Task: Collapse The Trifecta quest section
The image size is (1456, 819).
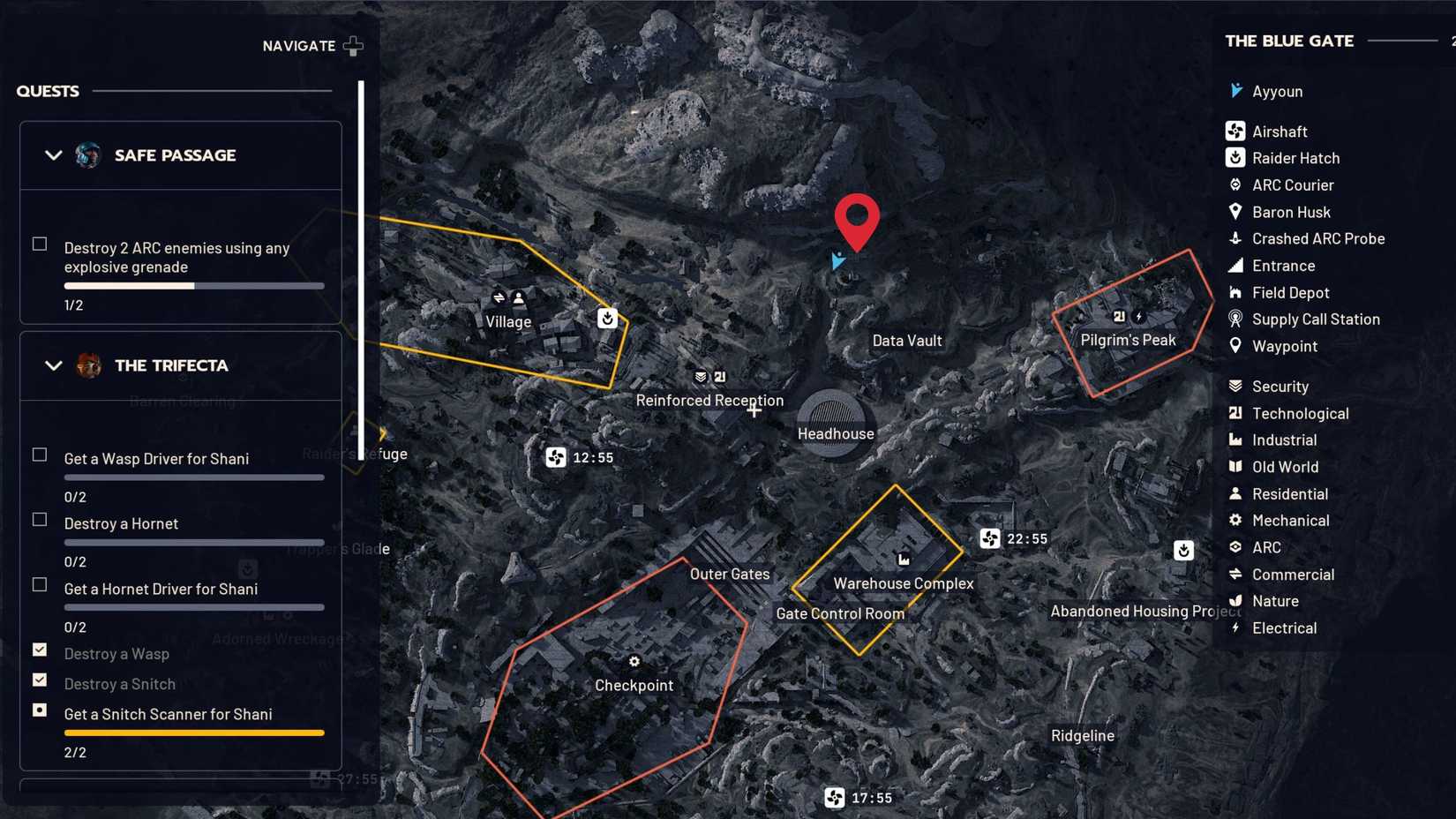Action: tap(52, 365)
